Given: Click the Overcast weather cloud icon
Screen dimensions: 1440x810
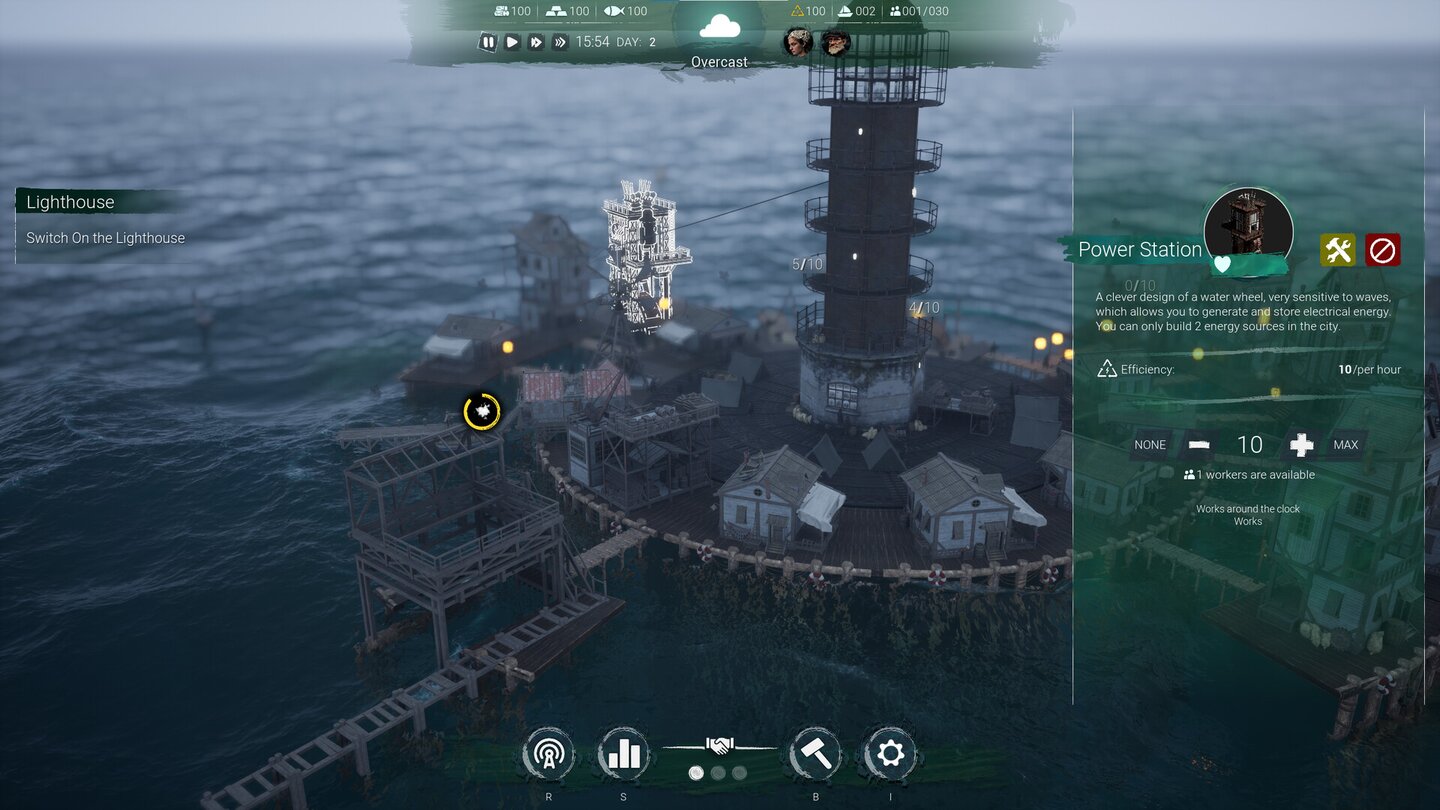Looking at the screenshot, I should 719,27.
